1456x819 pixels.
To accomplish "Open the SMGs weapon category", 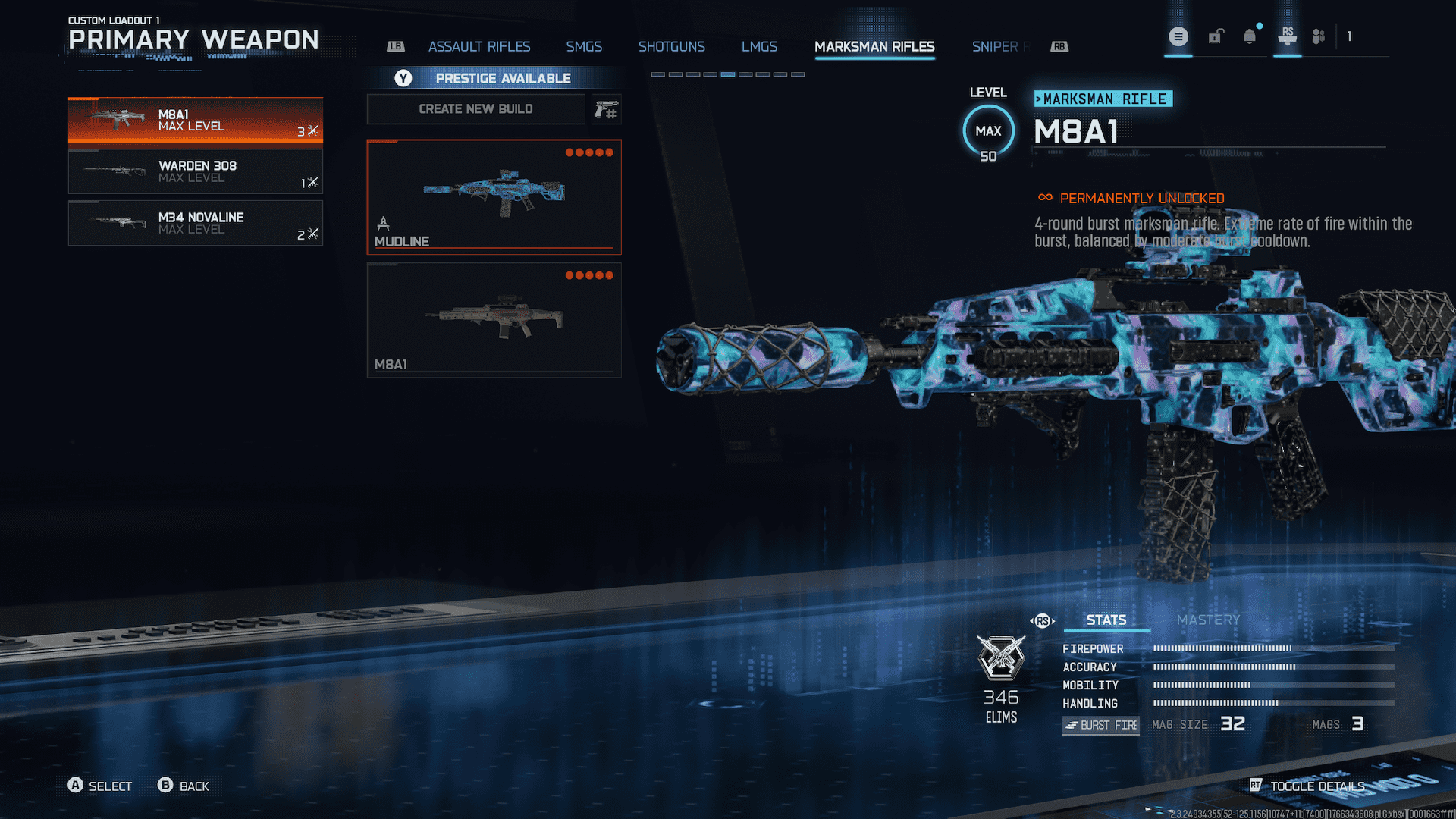I will (583, 47).
